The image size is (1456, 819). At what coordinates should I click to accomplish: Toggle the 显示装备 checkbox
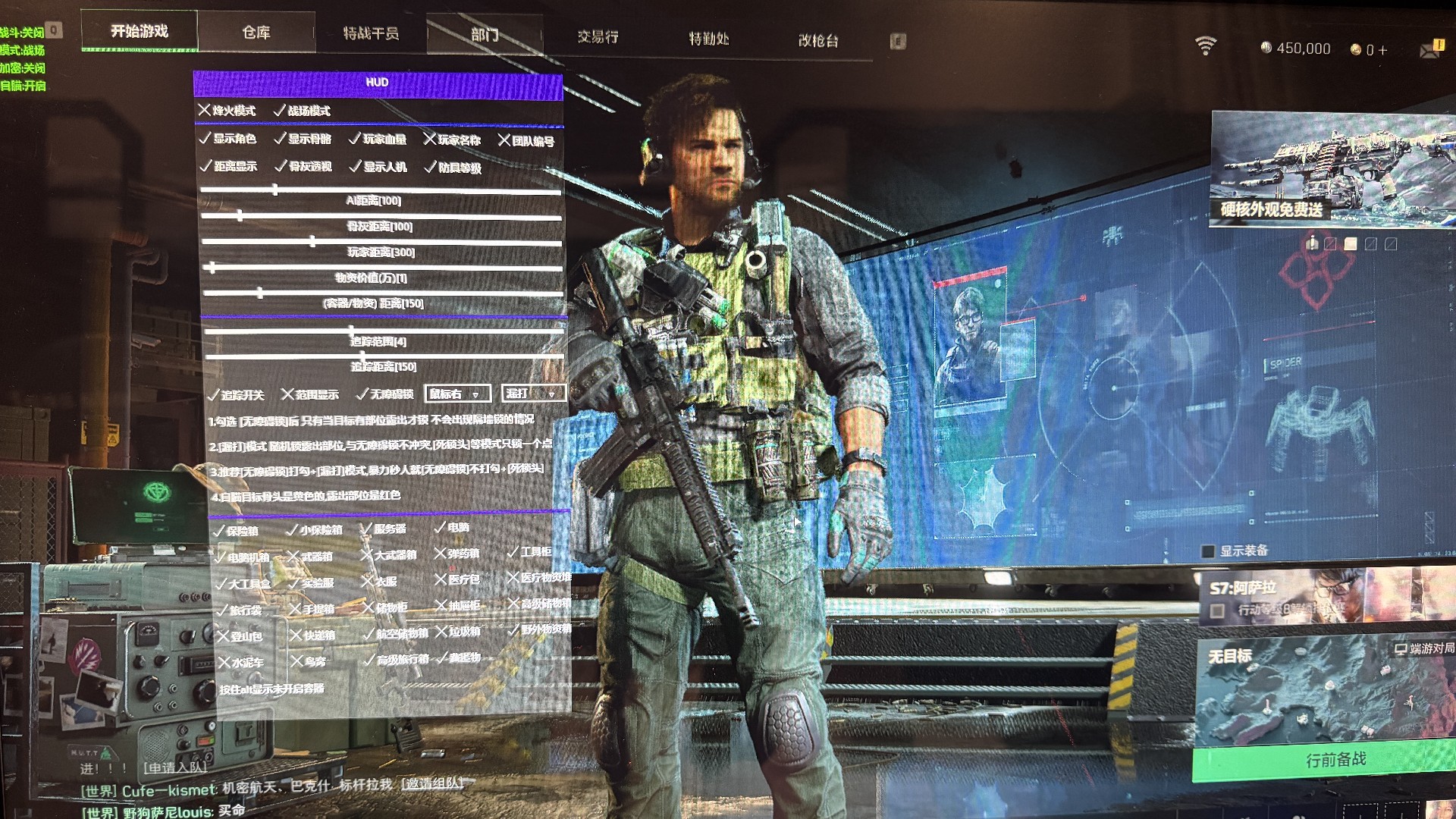click(1209, 551)
